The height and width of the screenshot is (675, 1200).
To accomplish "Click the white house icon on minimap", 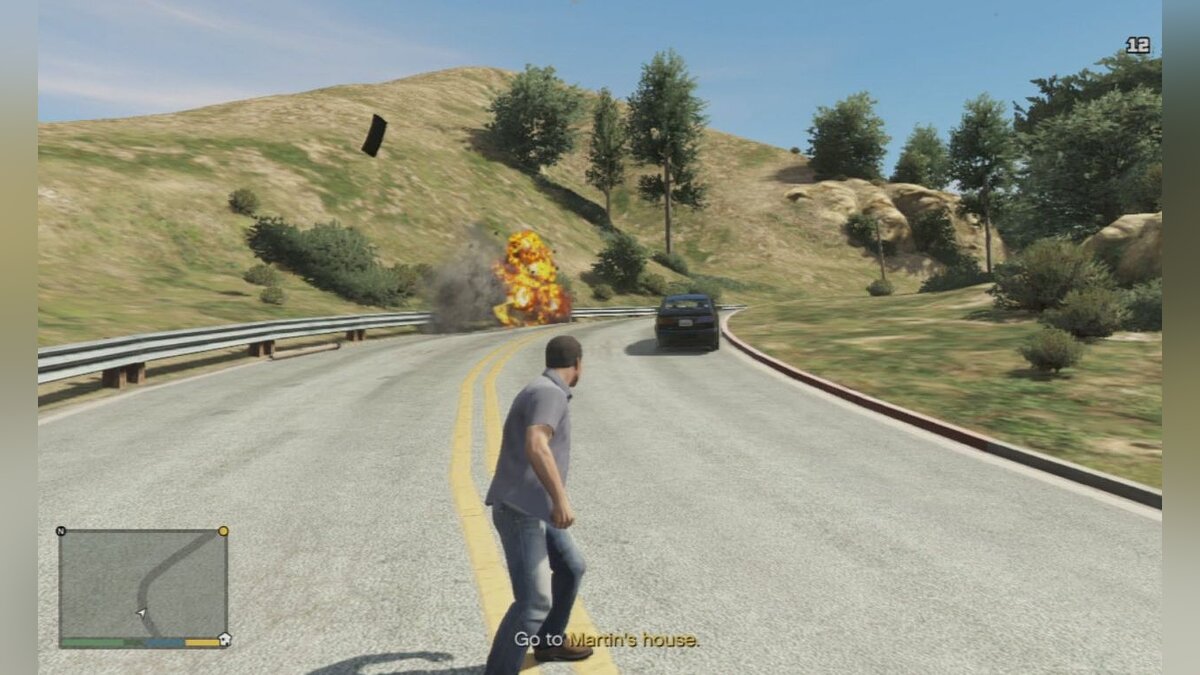I will [x=224, y=640].
